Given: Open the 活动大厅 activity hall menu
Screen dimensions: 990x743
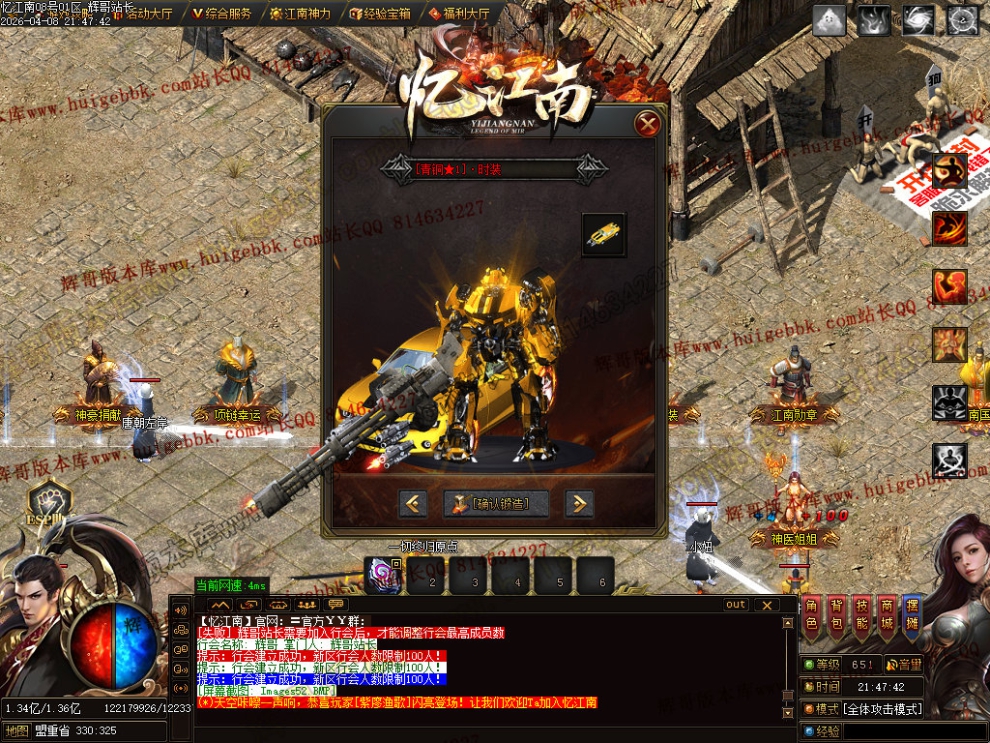Looking at the screenshot, I should (141, 14).
